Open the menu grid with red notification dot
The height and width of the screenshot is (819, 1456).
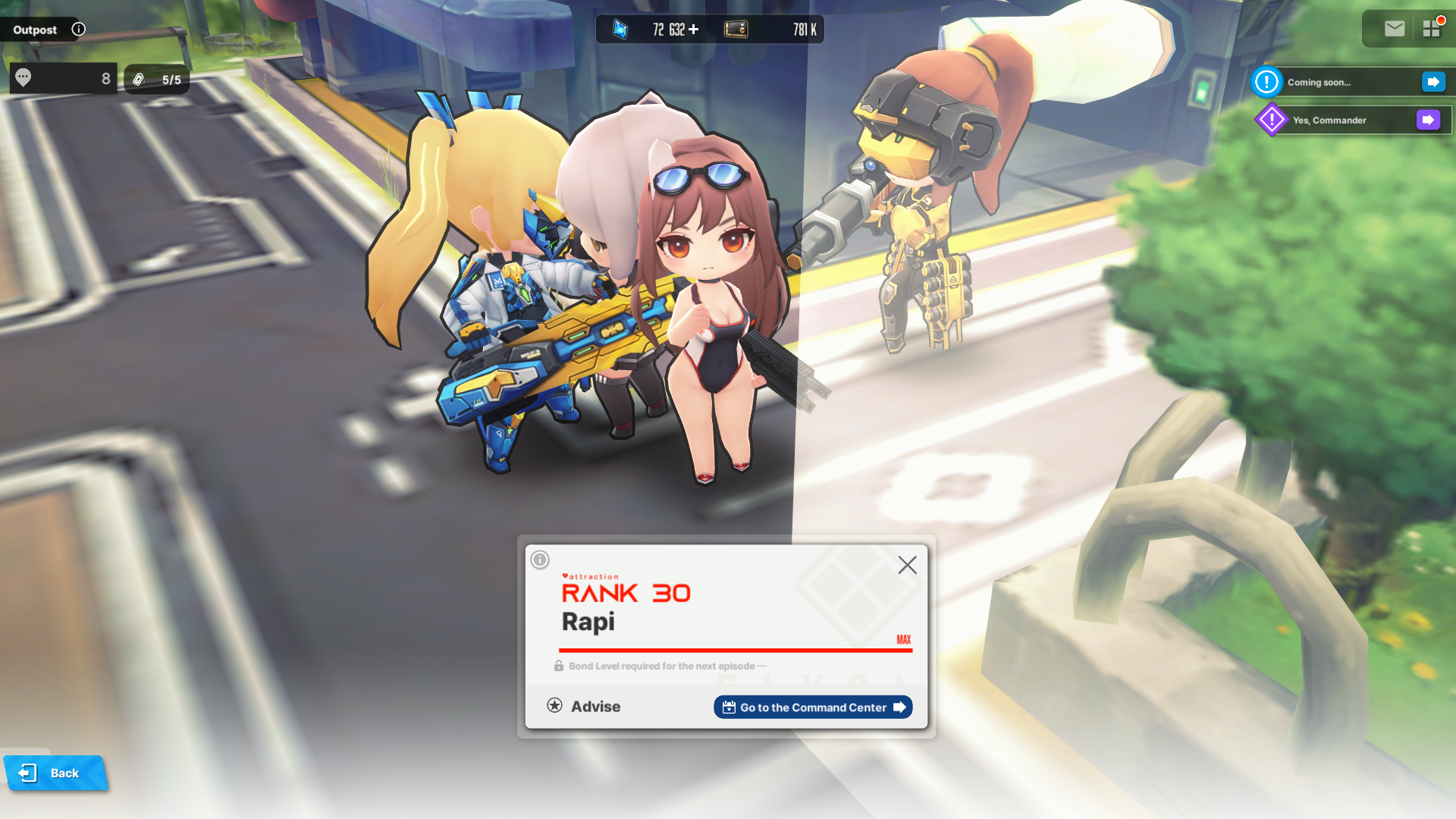(1433, 29)
